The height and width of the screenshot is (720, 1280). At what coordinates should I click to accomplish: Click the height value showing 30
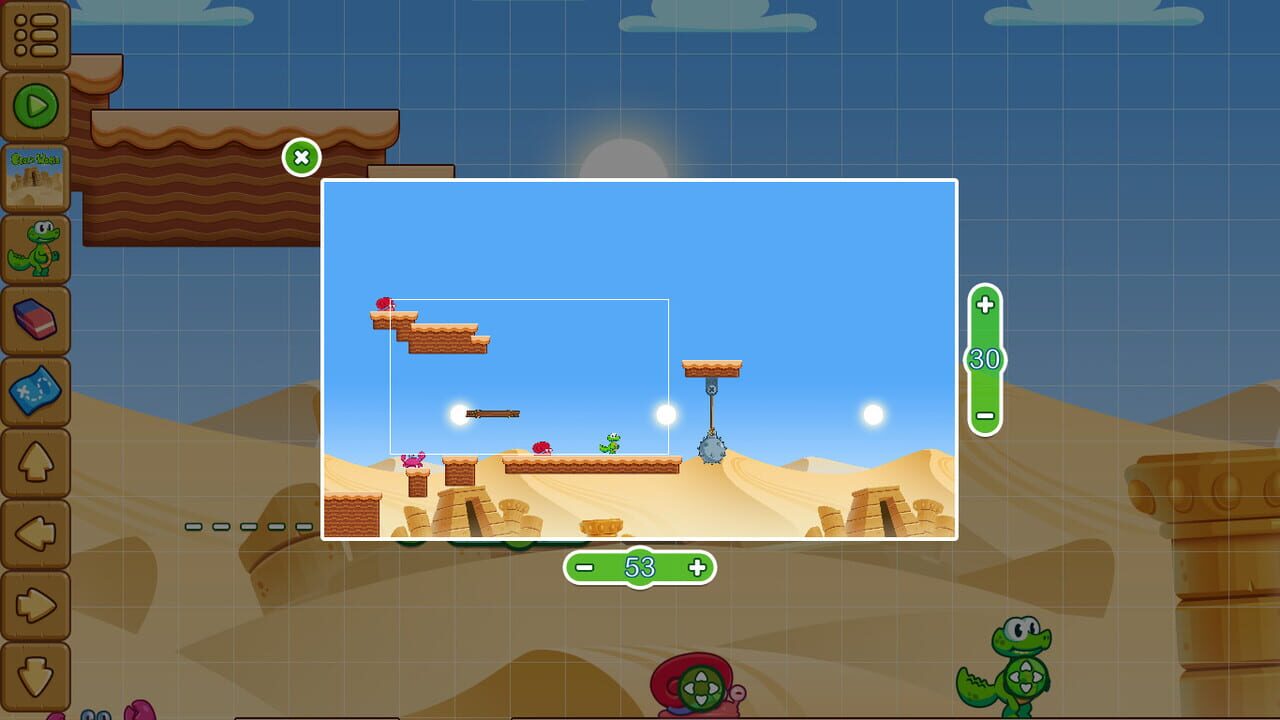(982, 358)
